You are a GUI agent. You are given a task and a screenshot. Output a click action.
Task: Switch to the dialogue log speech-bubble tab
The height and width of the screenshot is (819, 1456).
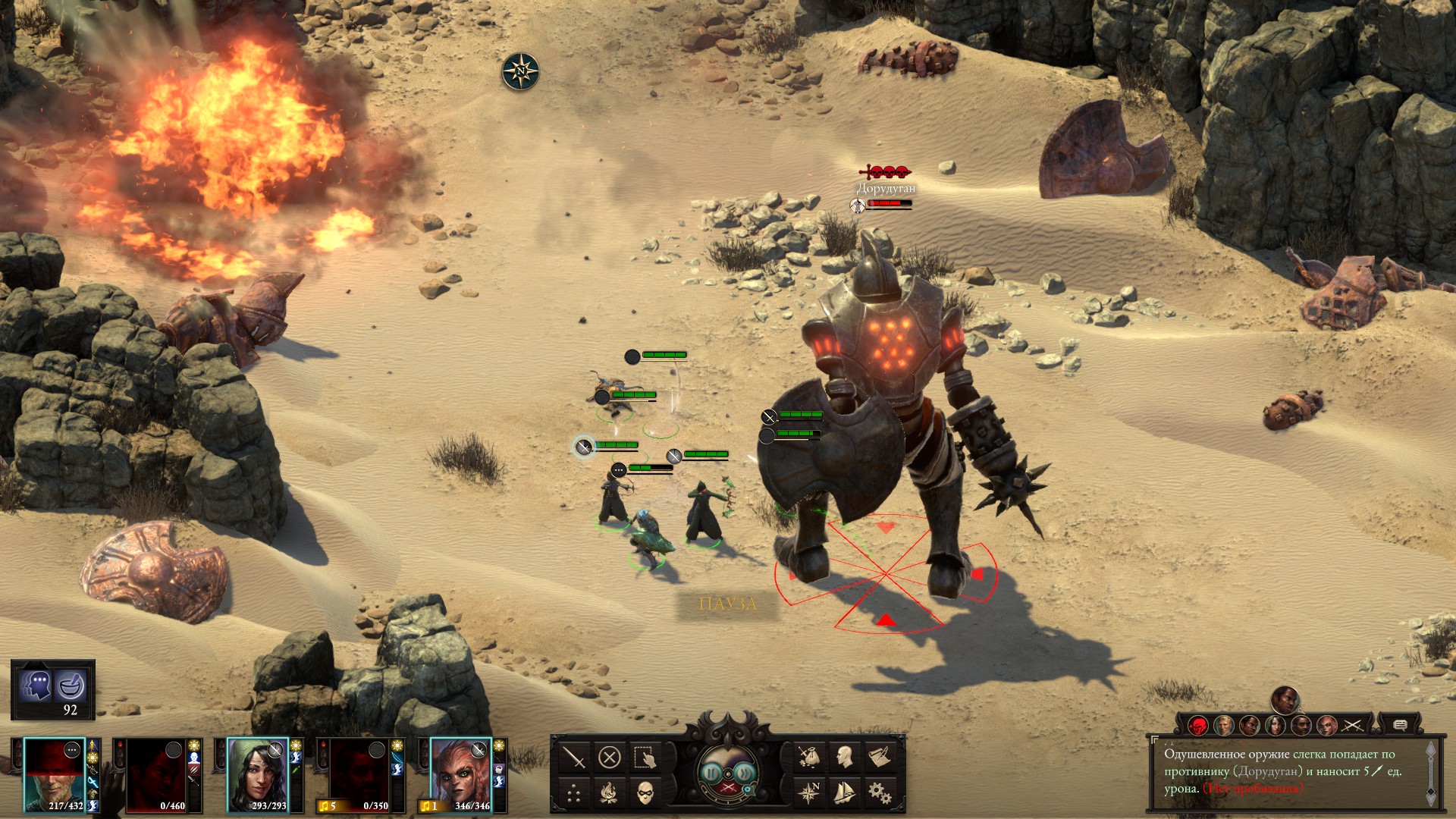coord(1400,726)
